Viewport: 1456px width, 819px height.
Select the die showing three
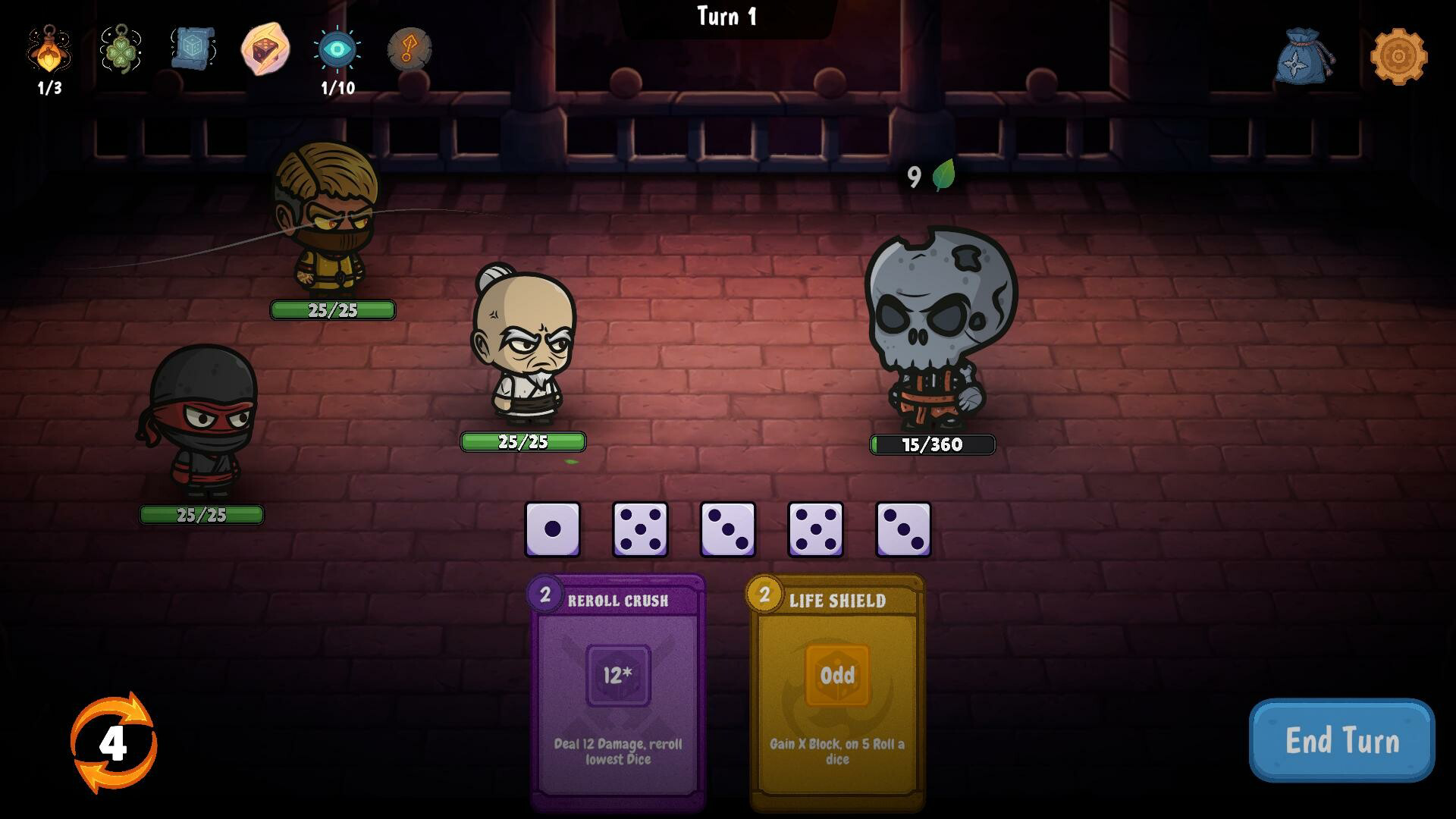(x=728, y=529)
